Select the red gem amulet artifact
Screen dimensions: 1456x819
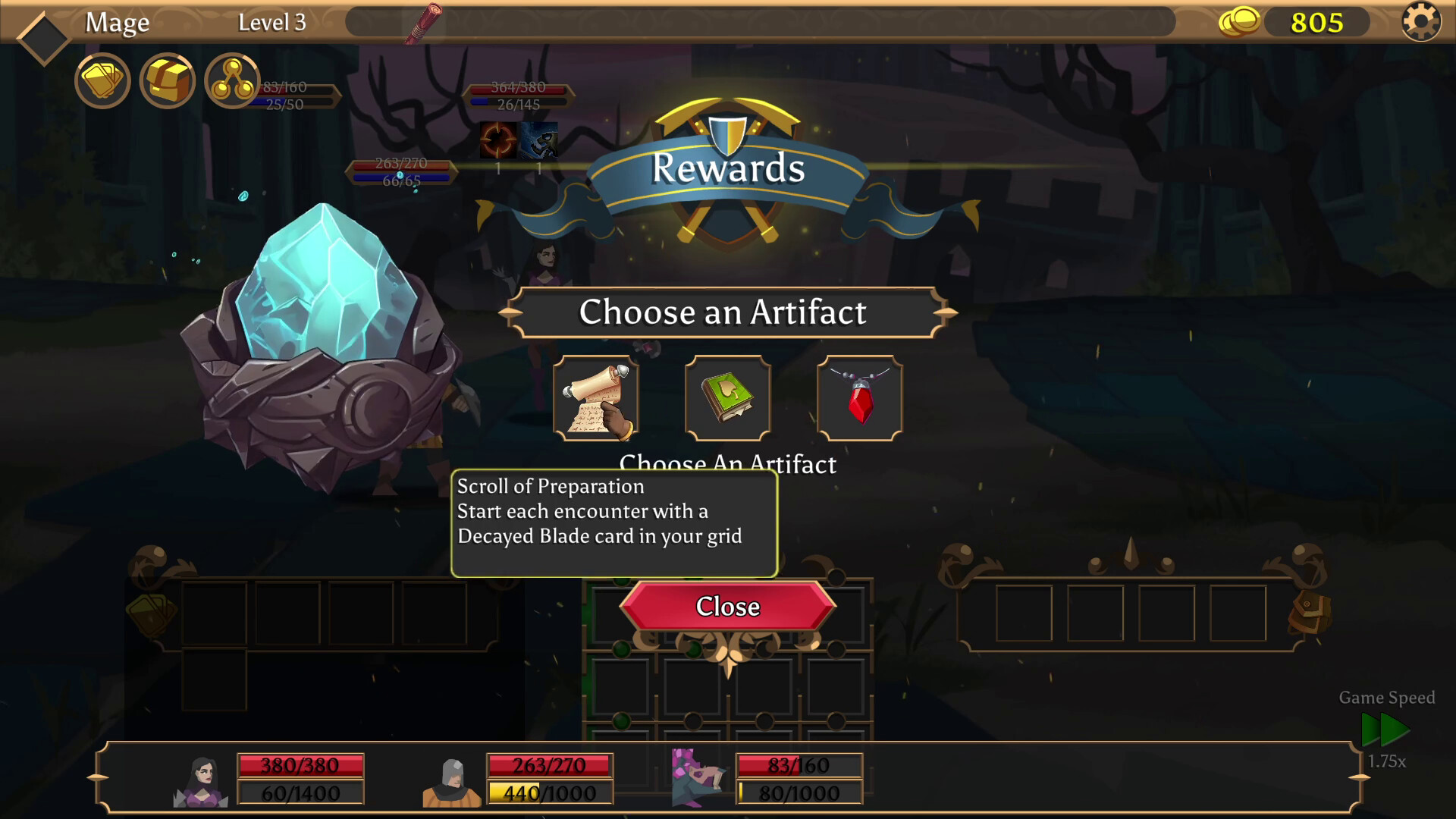click(860, 398)
